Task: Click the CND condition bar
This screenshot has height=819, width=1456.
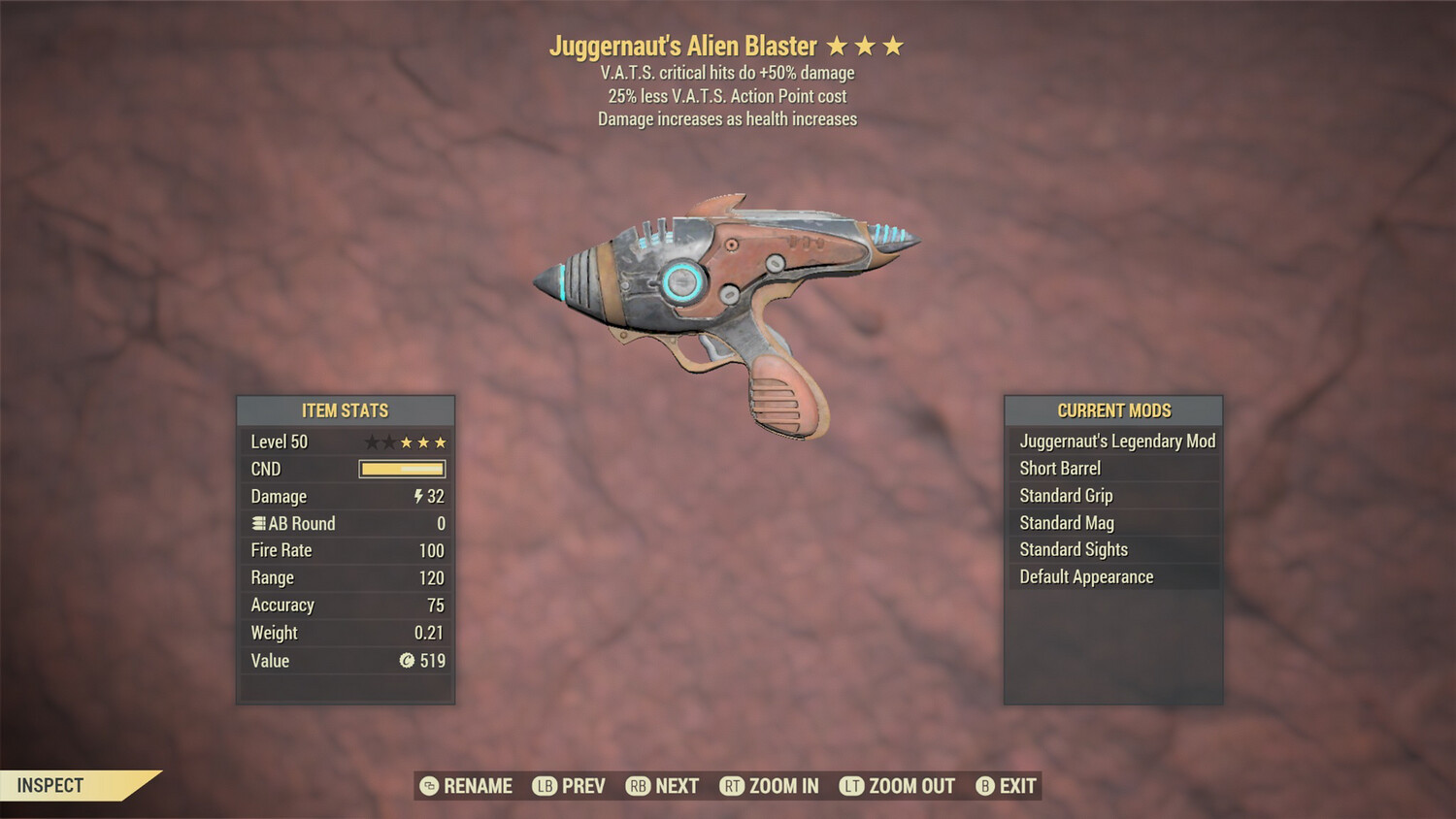Action: point(401,469)
